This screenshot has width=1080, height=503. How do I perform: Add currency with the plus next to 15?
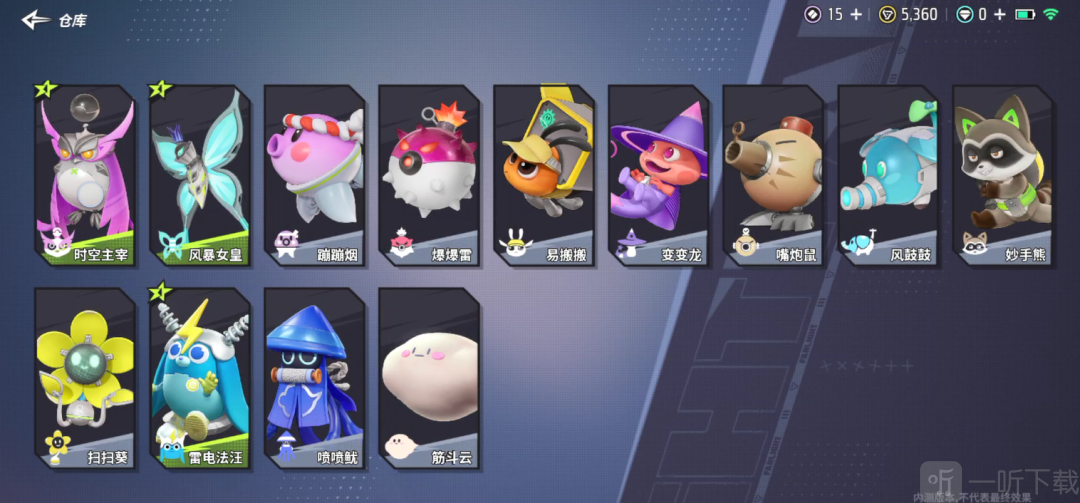tap(855, 14)
